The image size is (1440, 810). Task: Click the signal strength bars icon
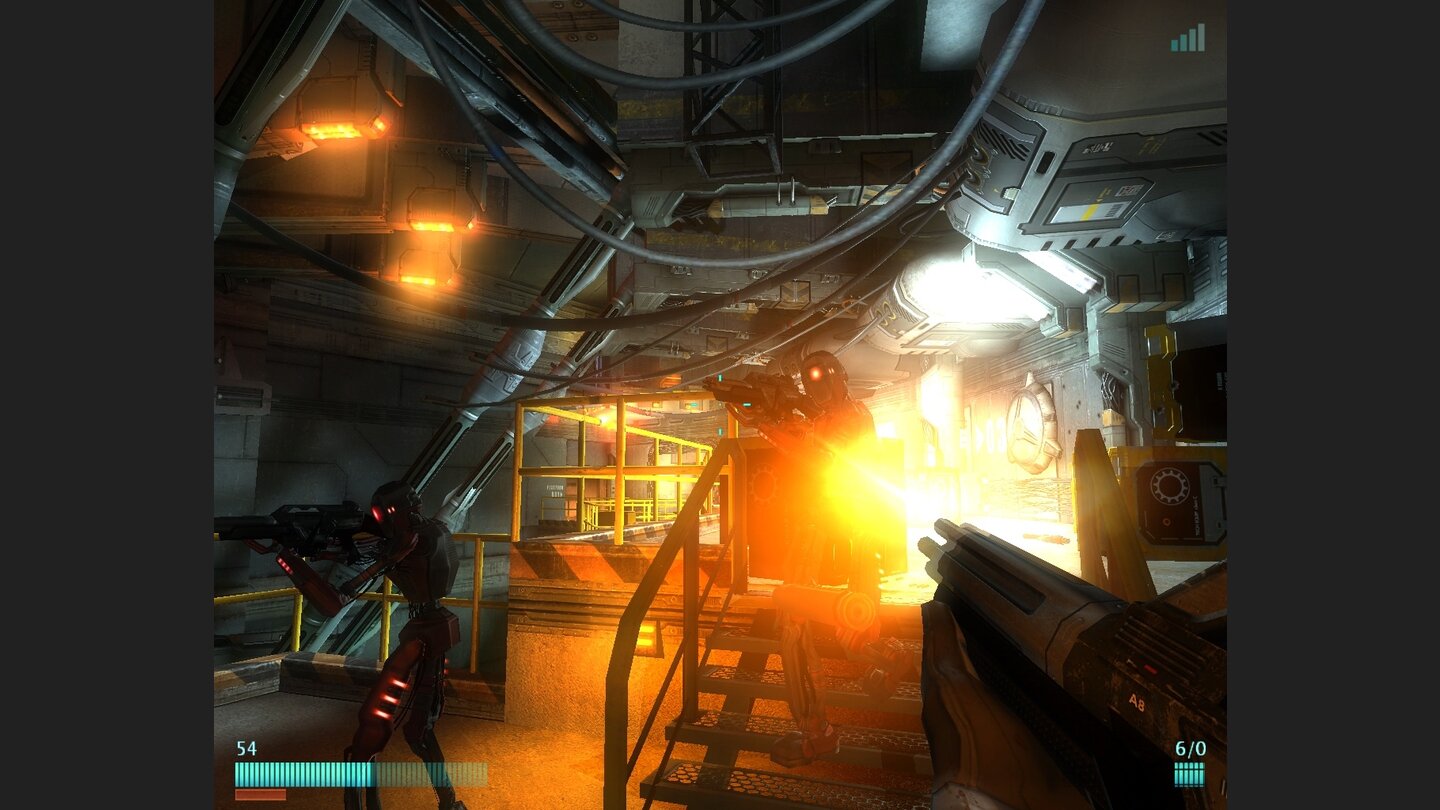point(1186,38)
